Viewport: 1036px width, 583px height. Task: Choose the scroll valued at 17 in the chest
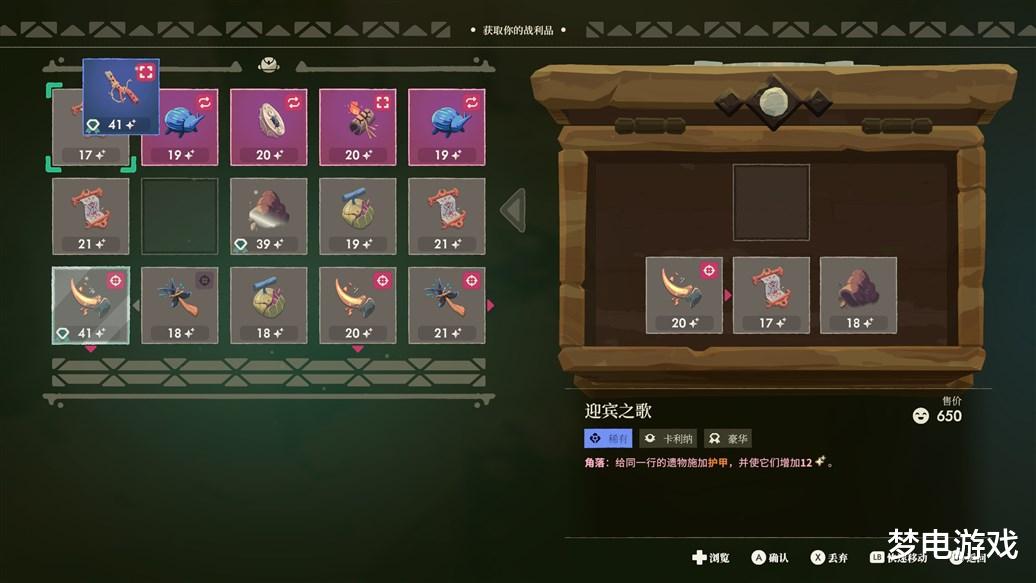pyautogui.click(x=771, y=295)
